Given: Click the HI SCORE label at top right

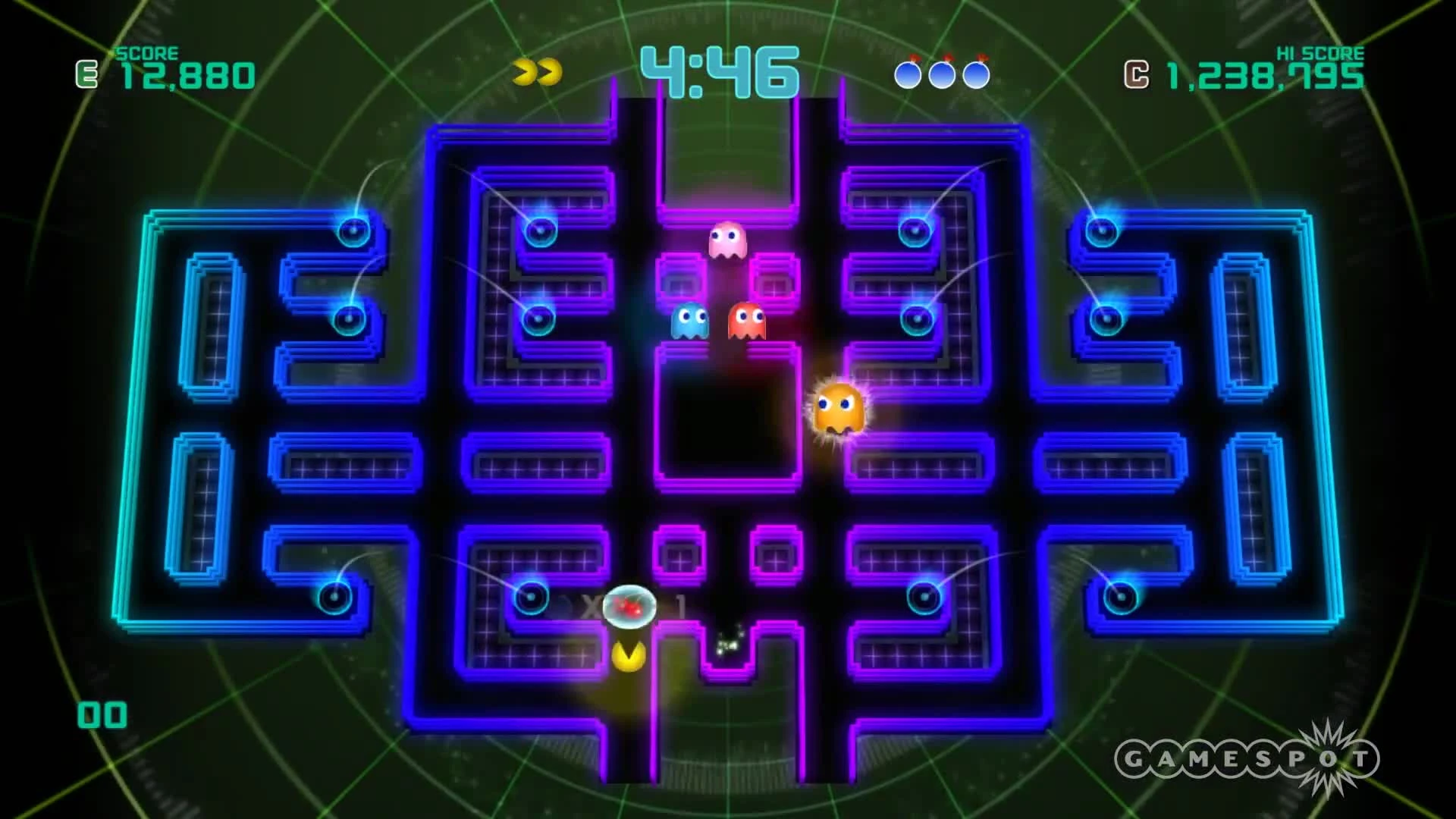Looking at the screenshot, I should coord(1322,53).
